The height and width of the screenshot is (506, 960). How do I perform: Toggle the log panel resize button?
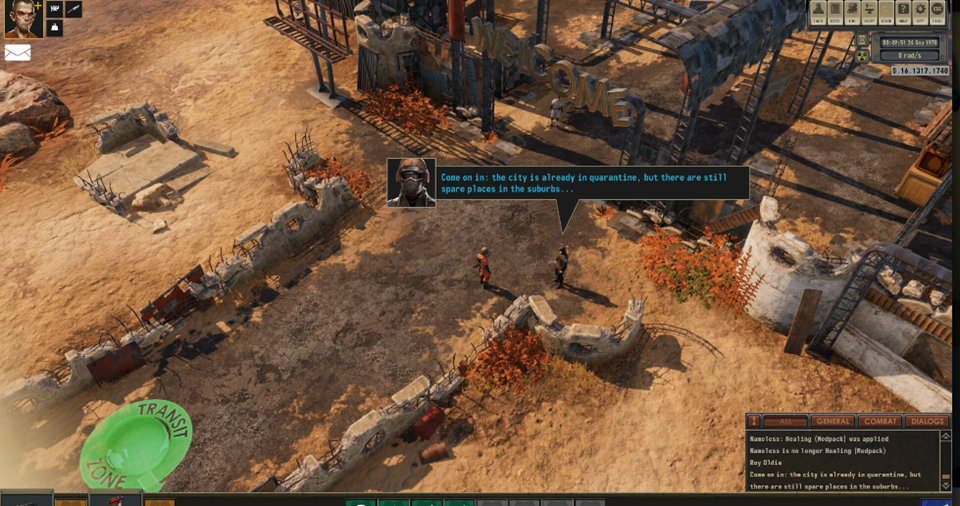[x=755, y=421]
